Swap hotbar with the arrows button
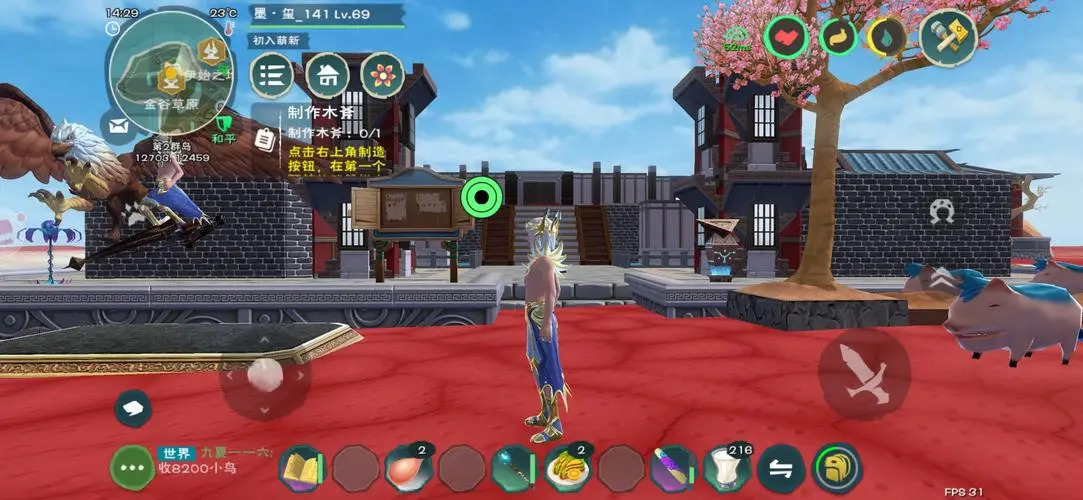The width and height of the screenshot is (1083, 500). click(x=782, y=469)
